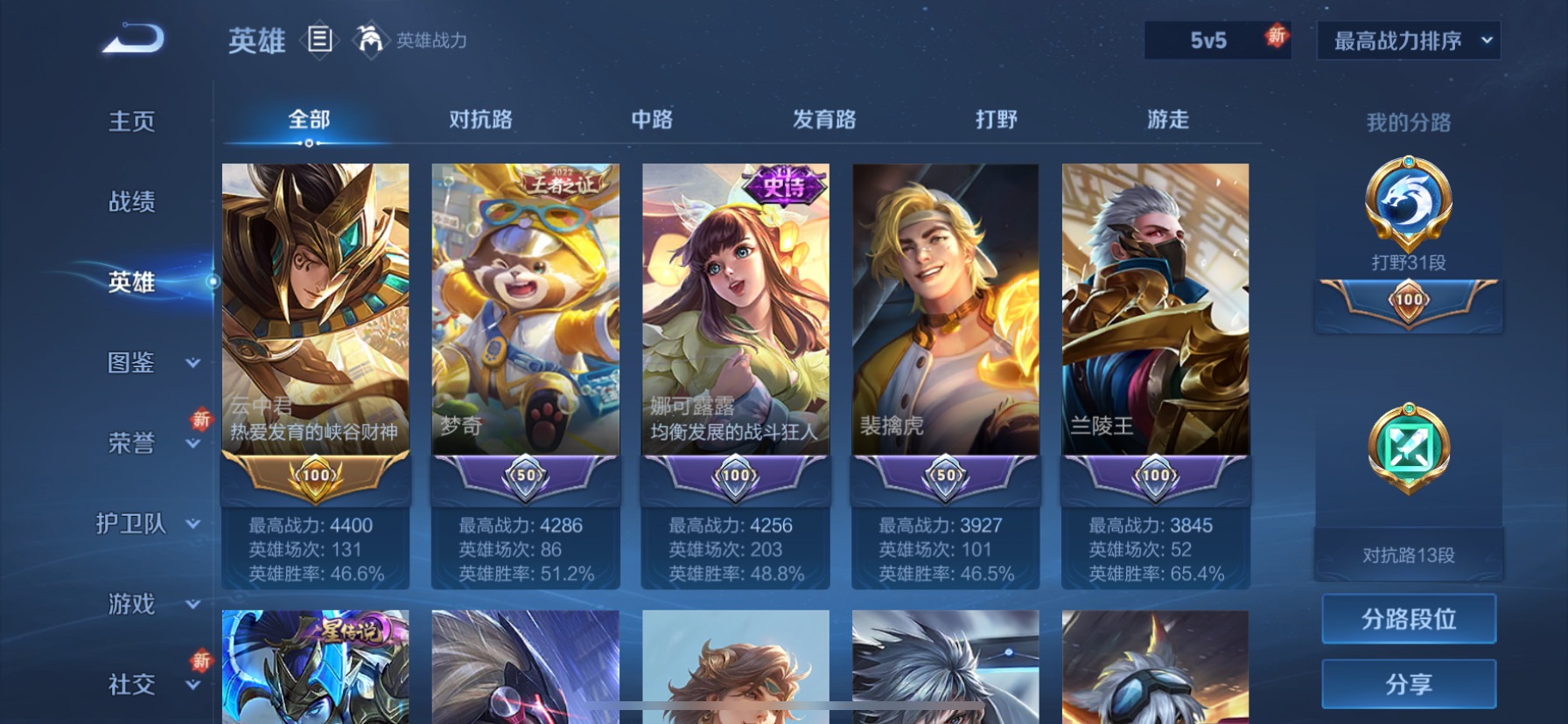Select the 英雄战力 pagoda icon in the header
Image resolution: width=1568 pixels, height=724 pixels.
click(371, 39)
